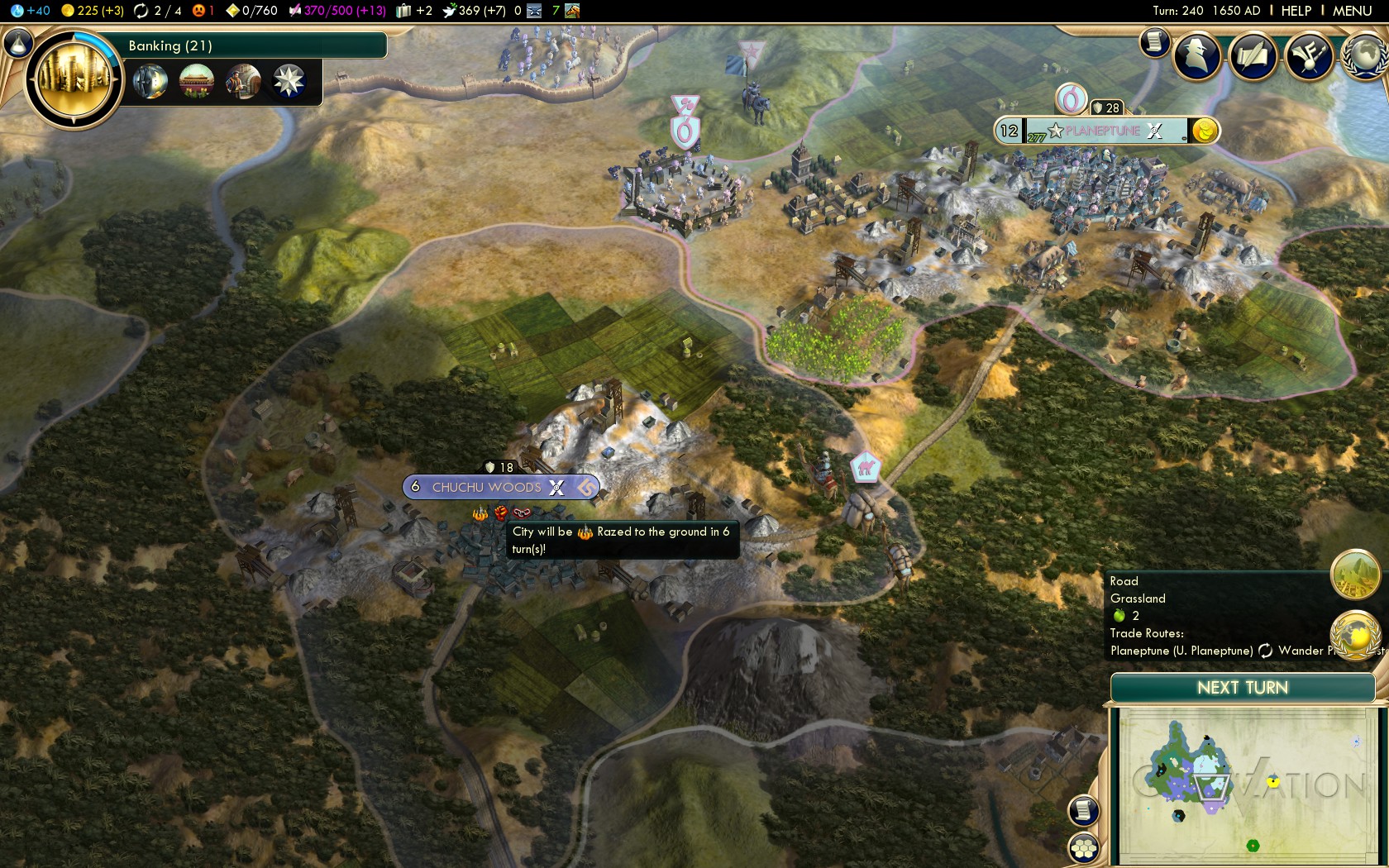Image resolution: width=1389 pixels, height=868 pixels.
Task: Open the Help Civilopedia link
Action: click(x=1296, y=11)
